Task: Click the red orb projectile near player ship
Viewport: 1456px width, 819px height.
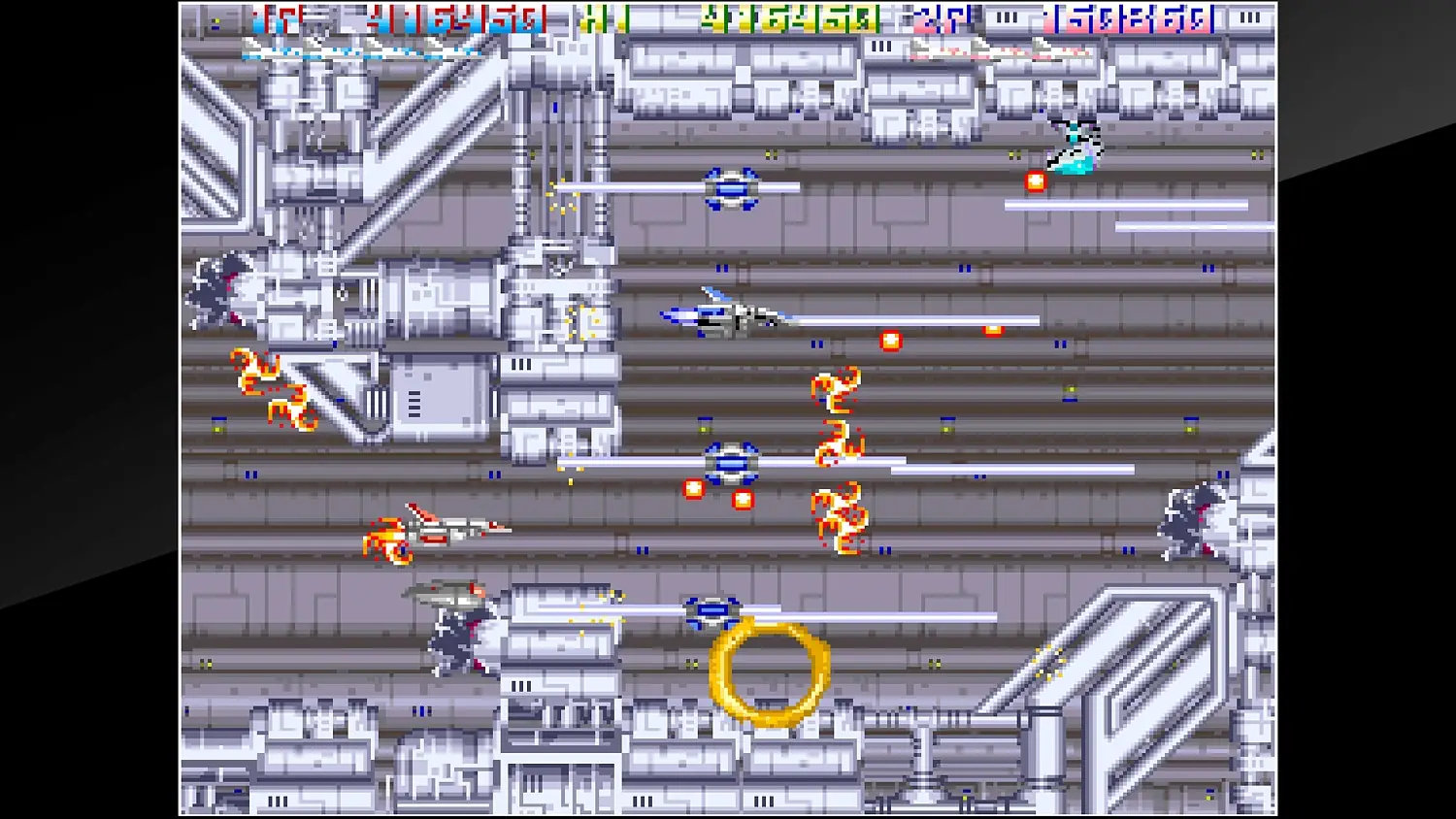Action: 891,340
